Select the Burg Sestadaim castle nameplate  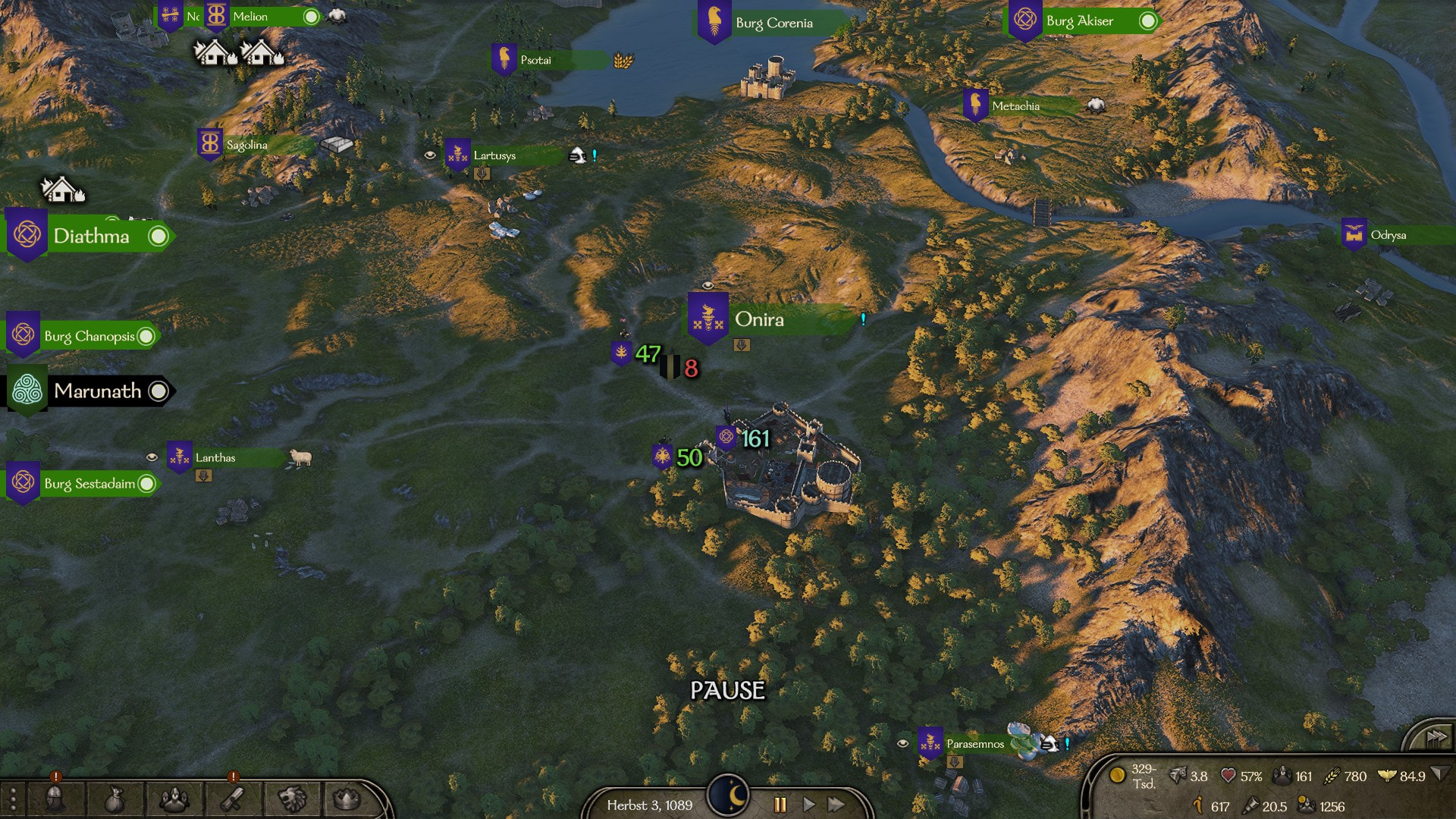89,484
